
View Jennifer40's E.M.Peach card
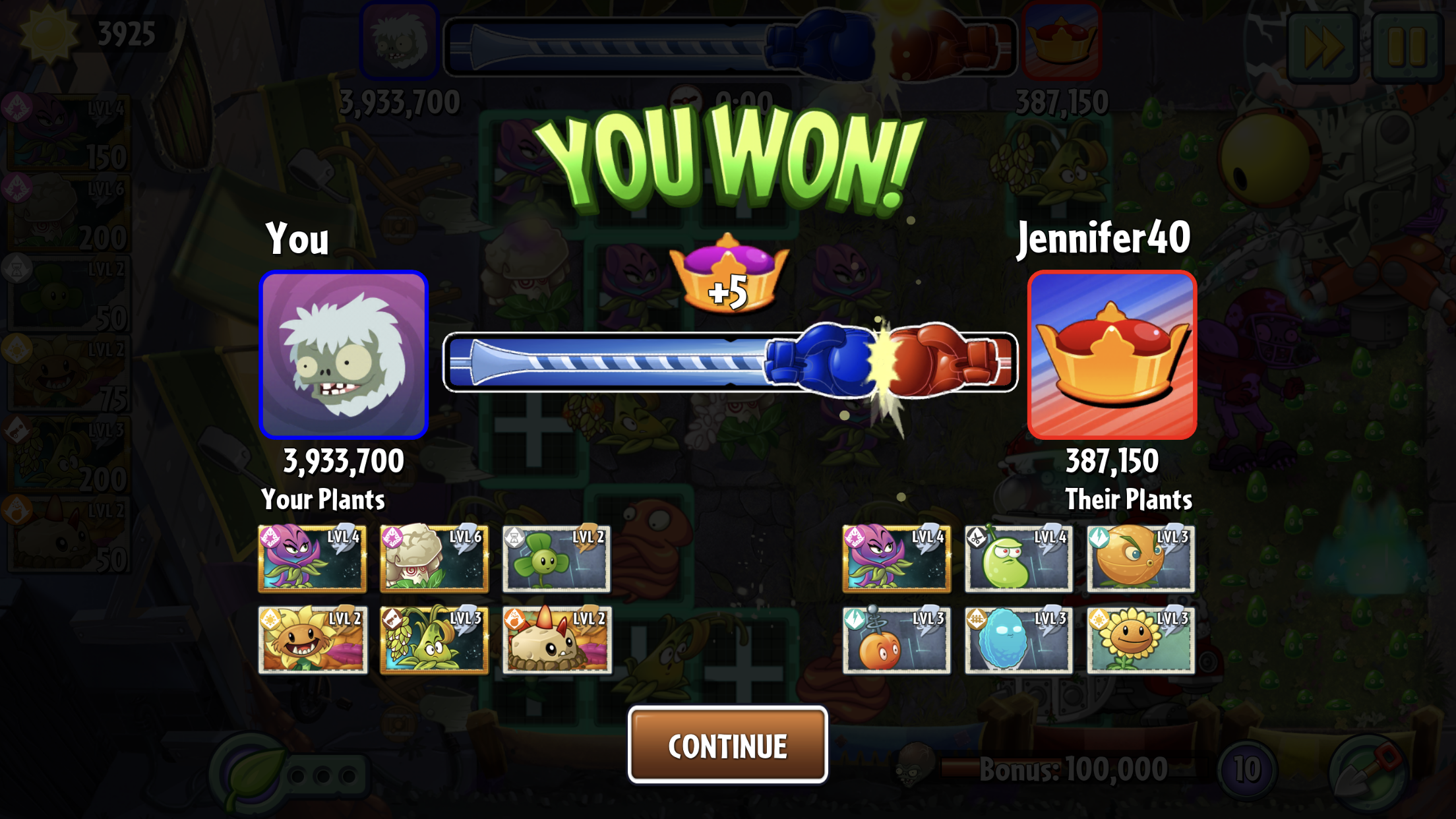pos(896,640)
